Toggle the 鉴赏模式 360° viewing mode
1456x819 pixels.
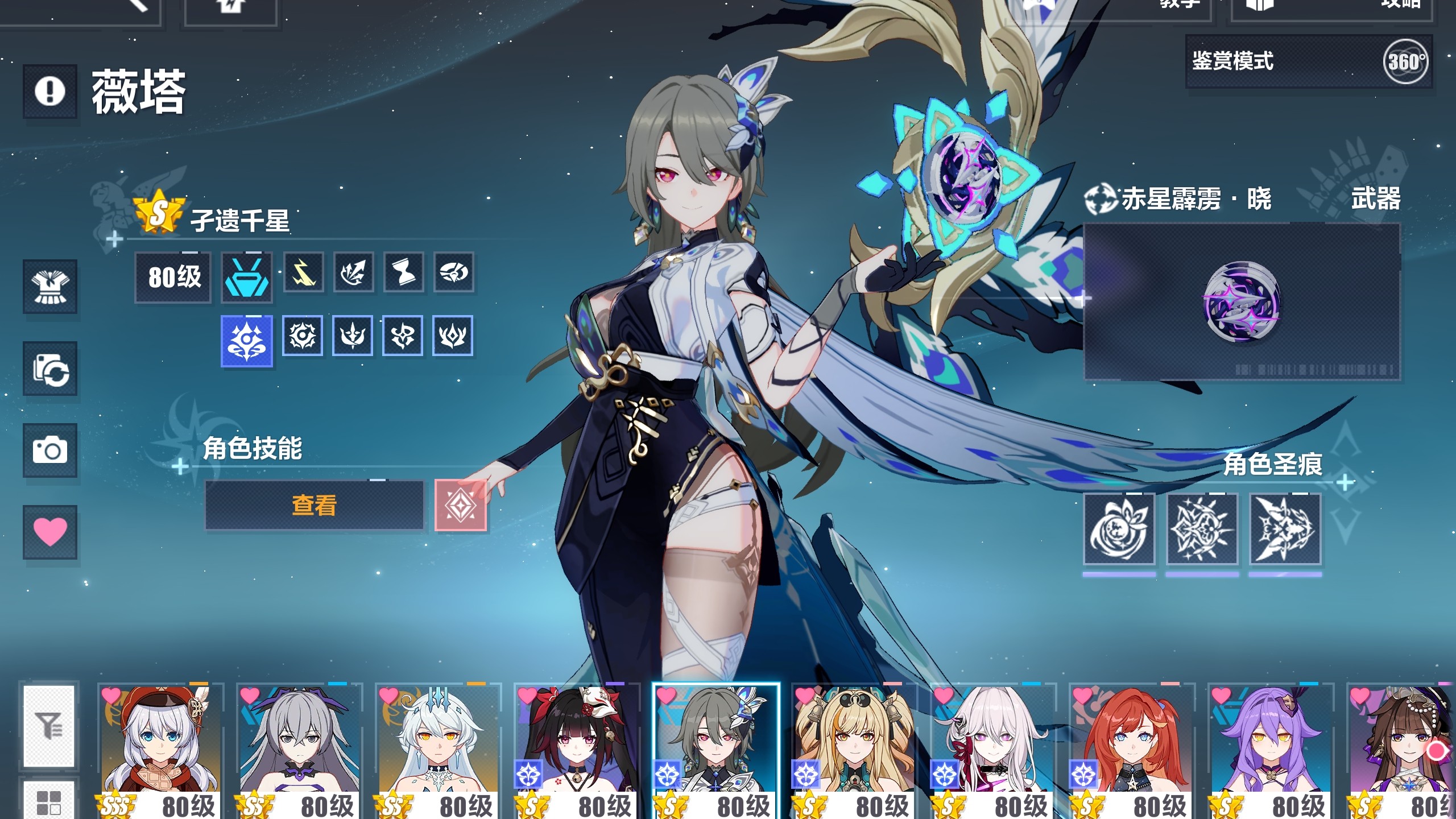[x=1308, y=61]
